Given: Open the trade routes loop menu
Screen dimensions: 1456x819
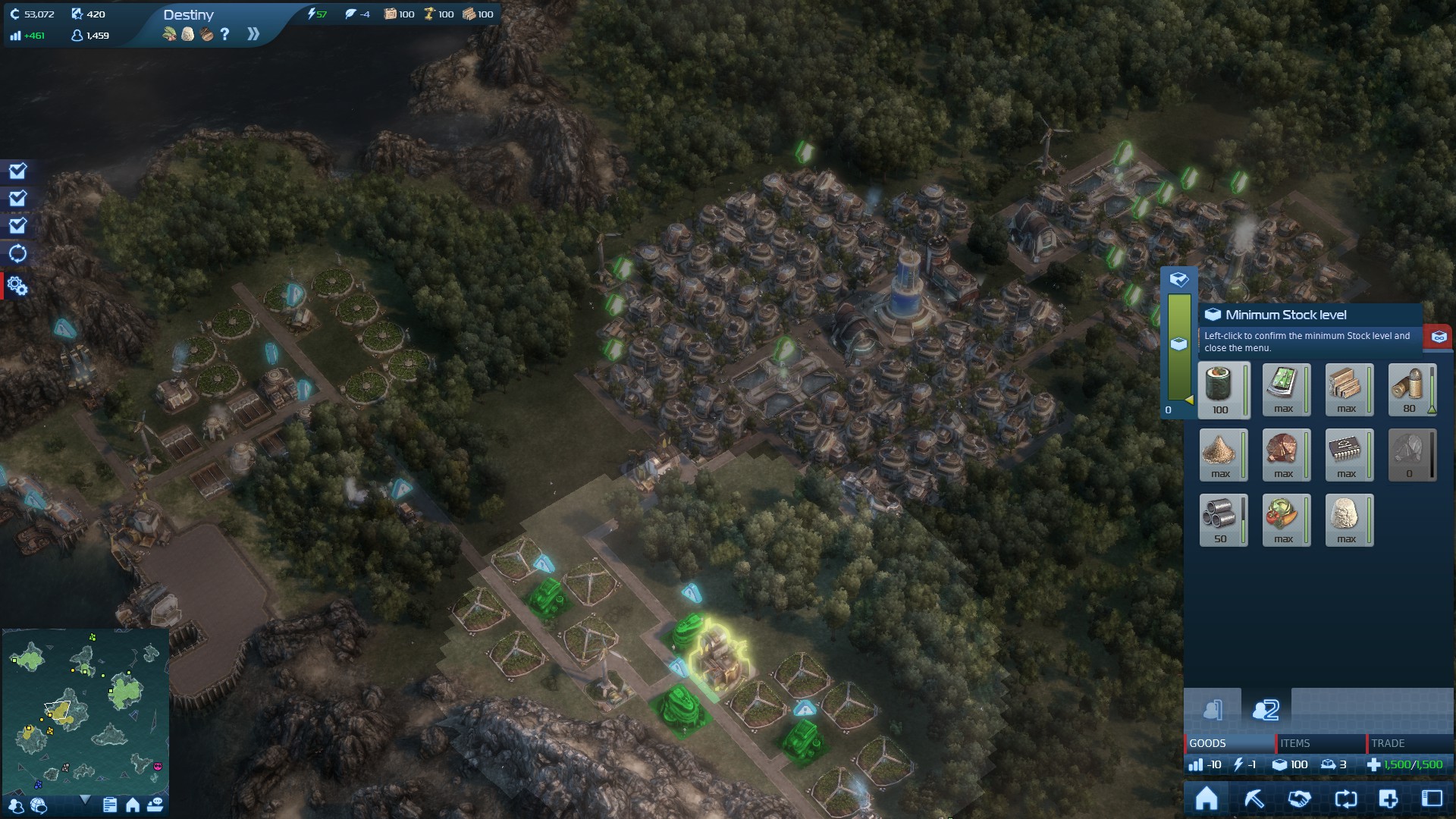Looking at the screenshot, I should [x=1345, y=799].
